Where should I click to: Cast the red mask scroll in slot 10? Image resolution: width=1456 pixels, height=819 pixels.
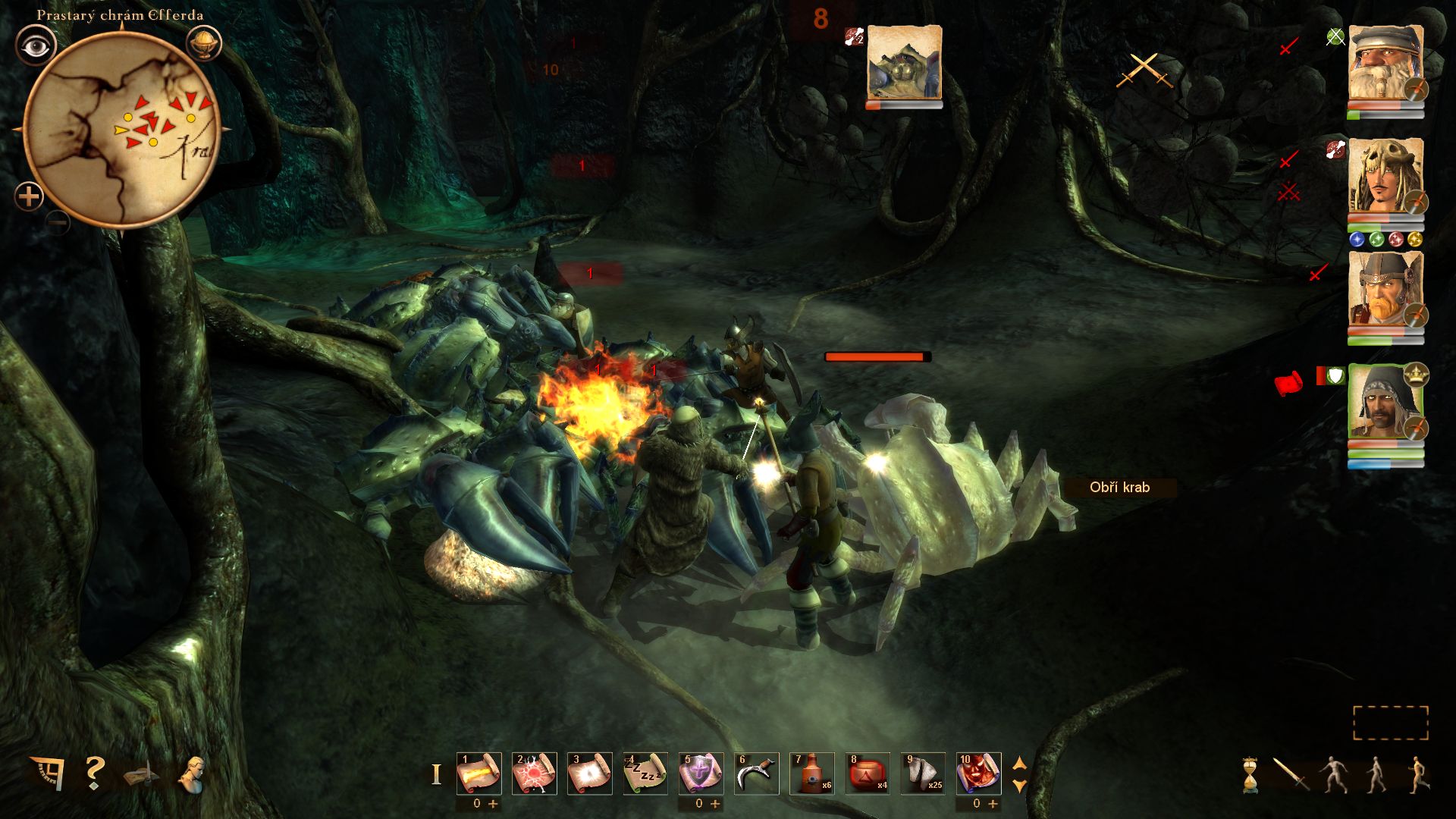[x=978, y=773]
